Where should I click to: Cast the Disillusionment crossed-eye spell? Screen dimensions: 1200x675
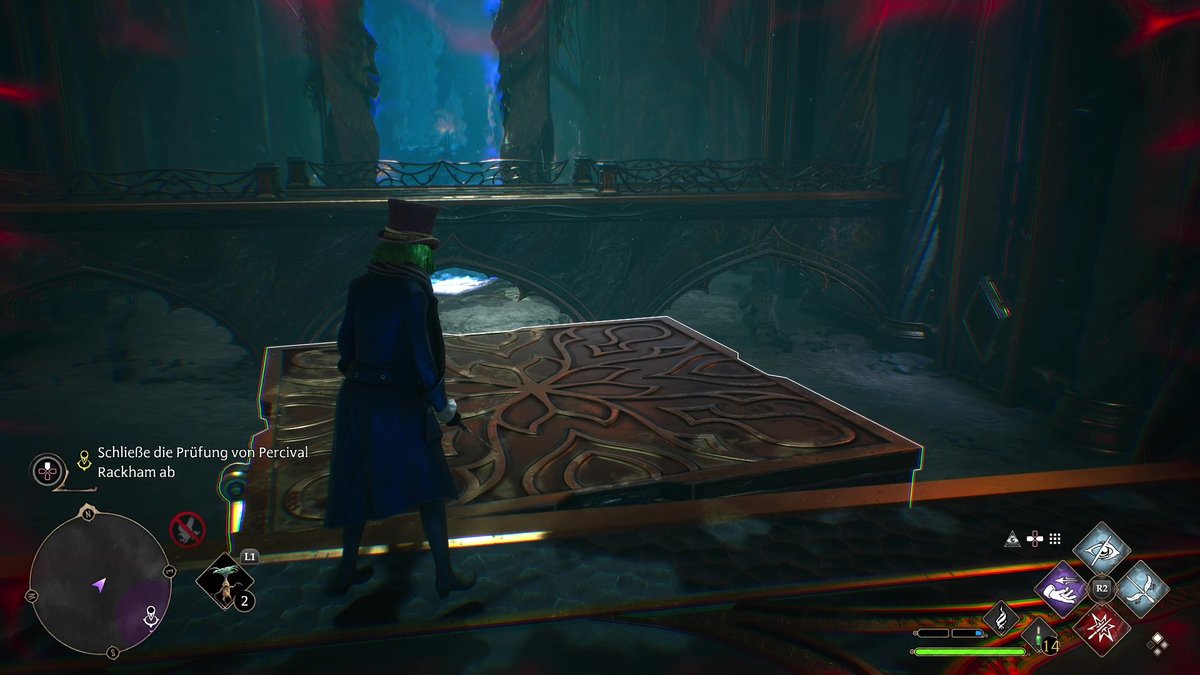coord(1101,548)
